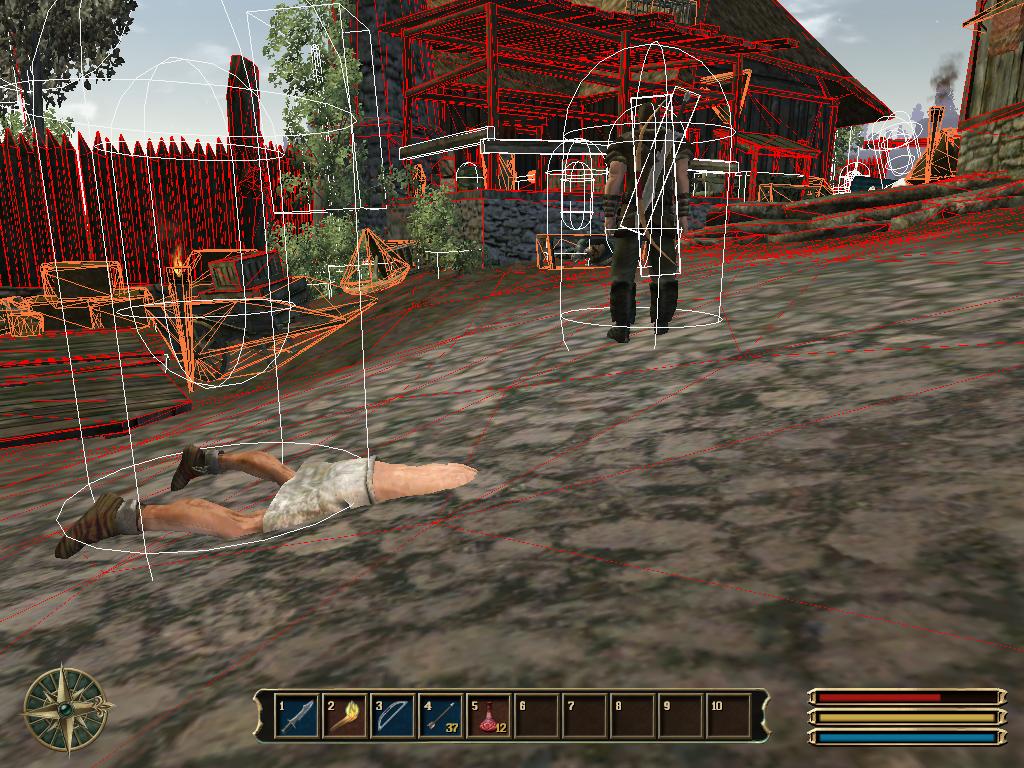This screenshot has width=1024, height=768.
Task: Use the red potion in slot 5
Action: pos(489,716)
